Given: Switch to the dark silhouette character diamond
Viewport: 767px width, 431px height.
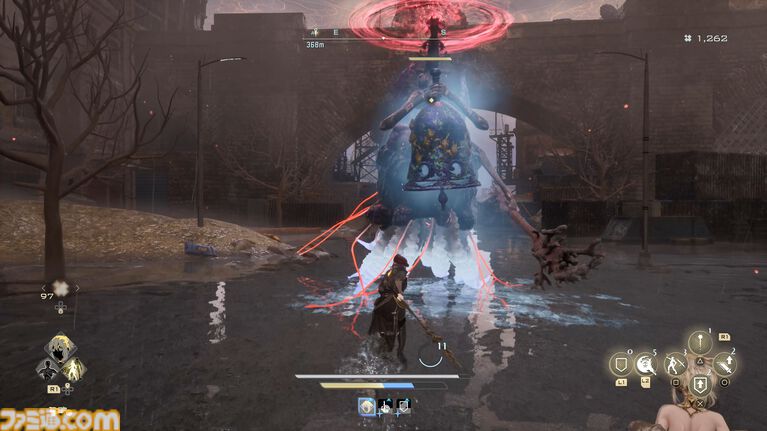Looking at the screenshot, I should coord(44,370).
